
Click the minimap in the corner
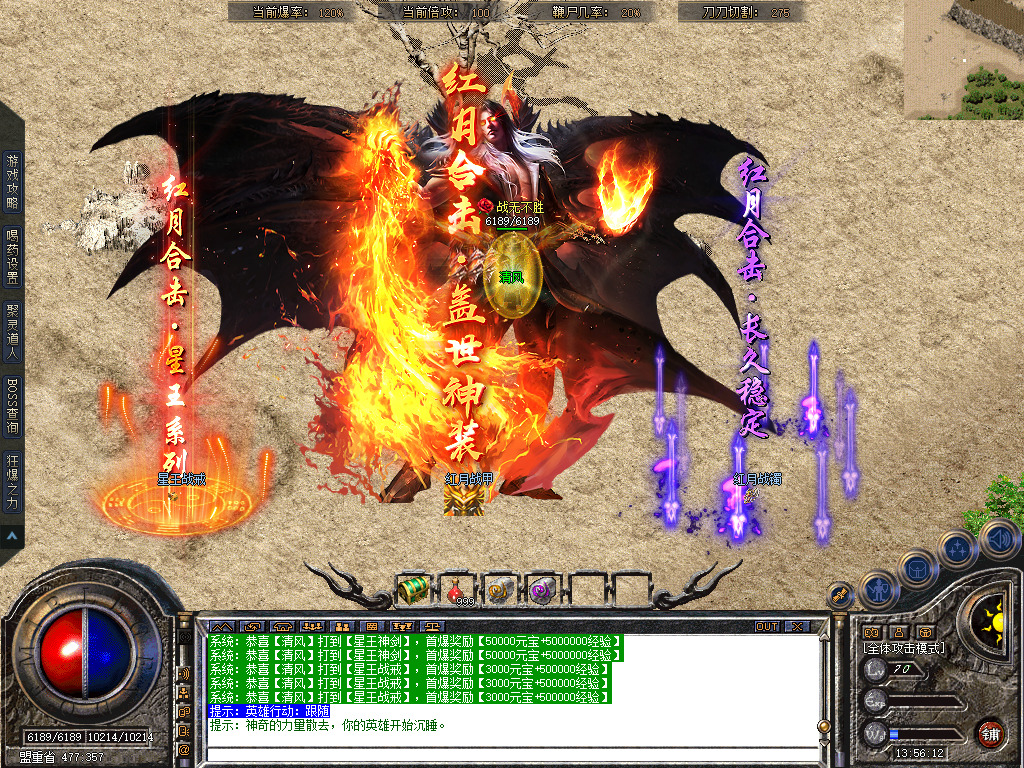point(963,59)
